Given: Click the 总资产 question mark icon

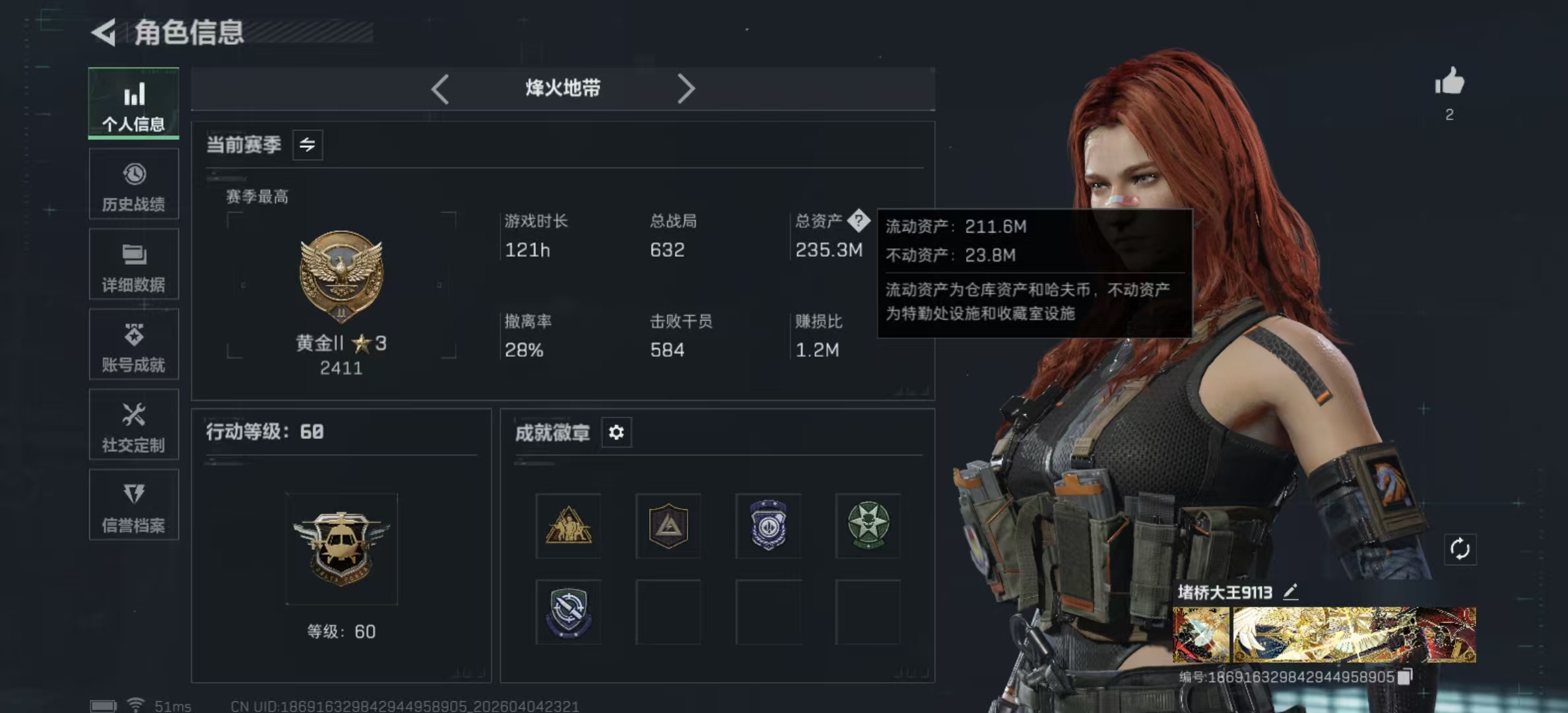Looking at the screenshot, I should (x=859, y=221).
